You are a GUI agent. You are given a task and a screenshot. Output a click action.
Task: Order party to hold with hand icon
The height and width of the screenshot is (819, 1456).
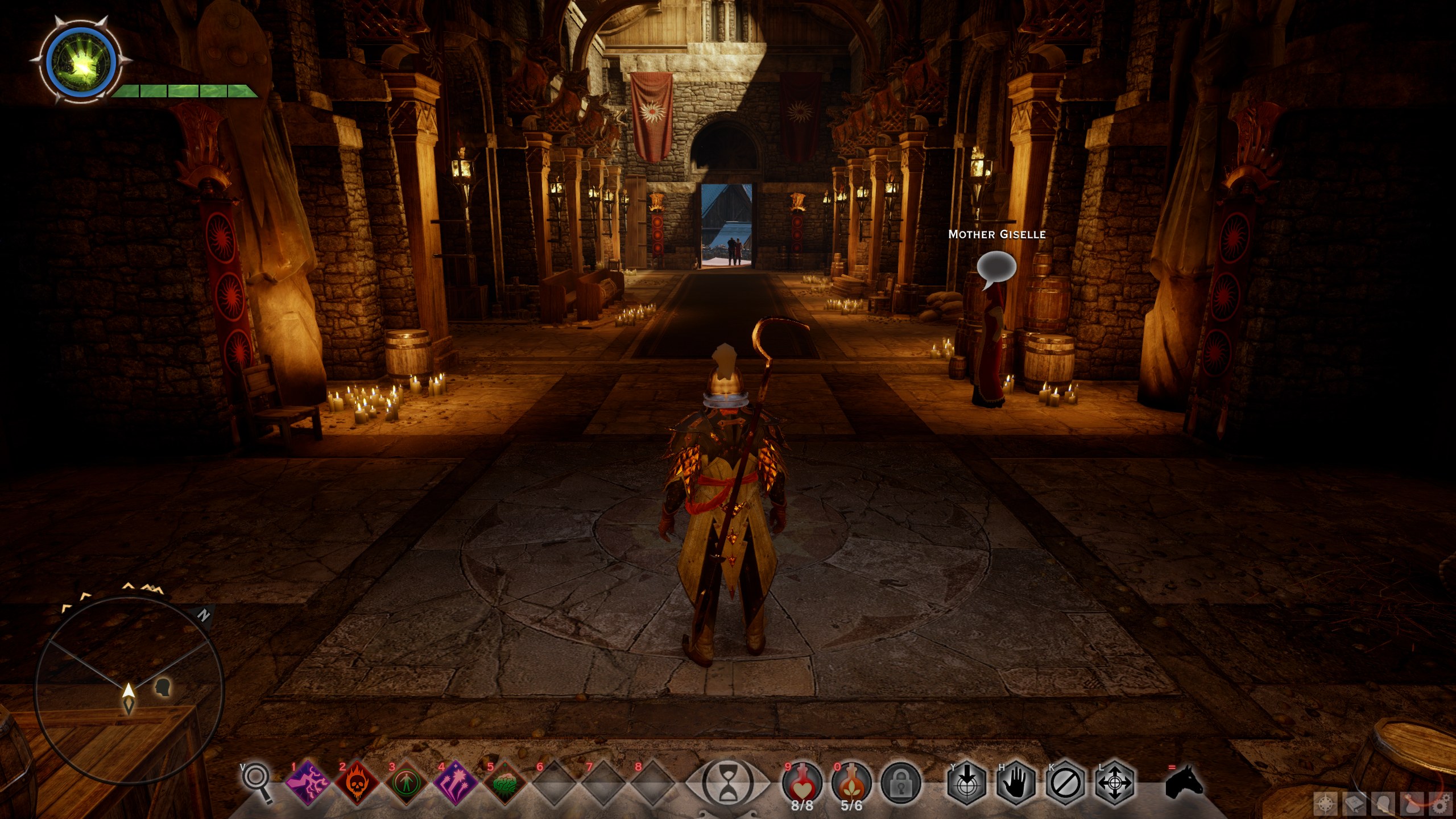pos(1016,784)
